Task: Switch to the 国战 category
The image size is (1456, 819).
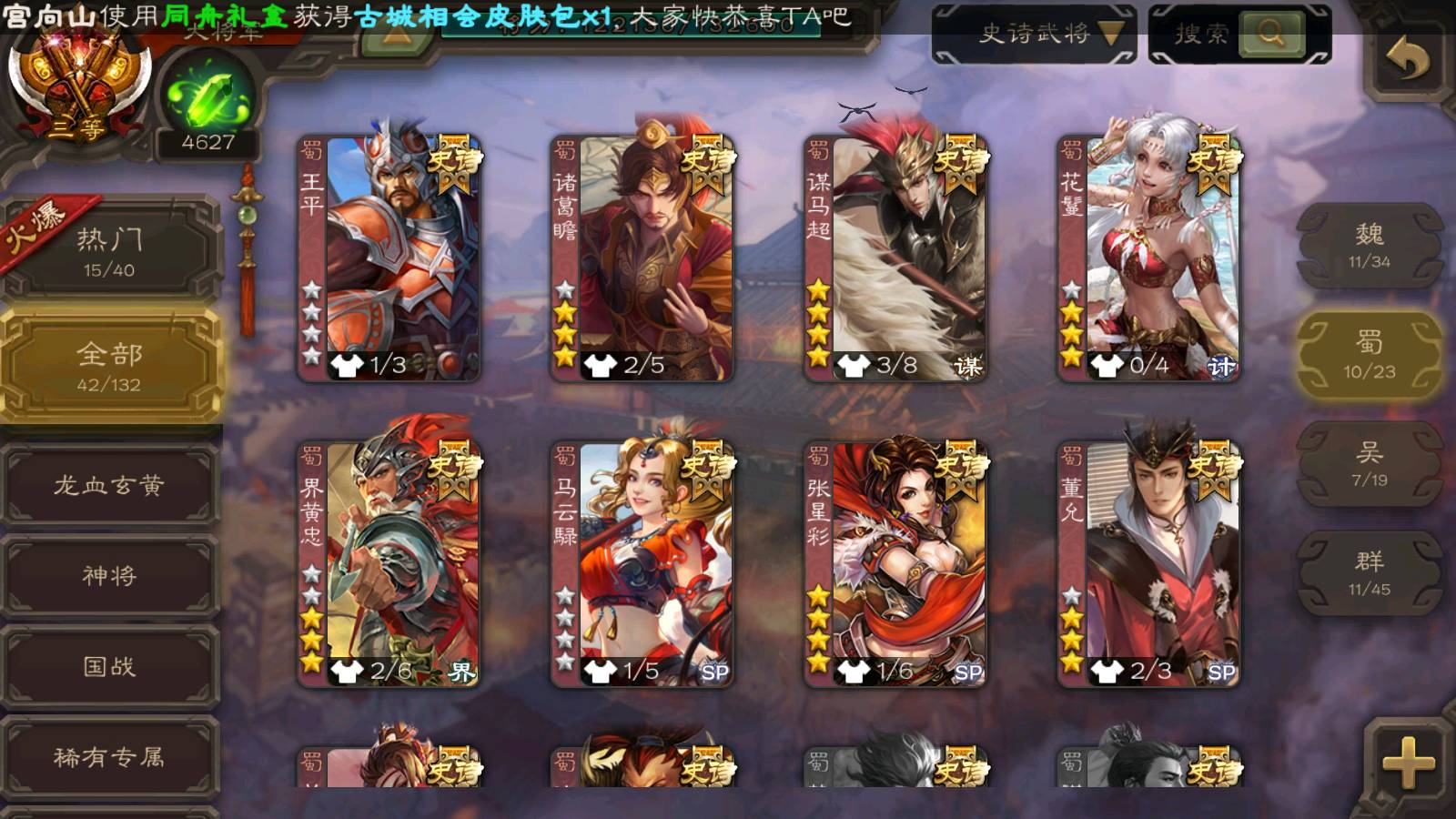Action: 109,666
